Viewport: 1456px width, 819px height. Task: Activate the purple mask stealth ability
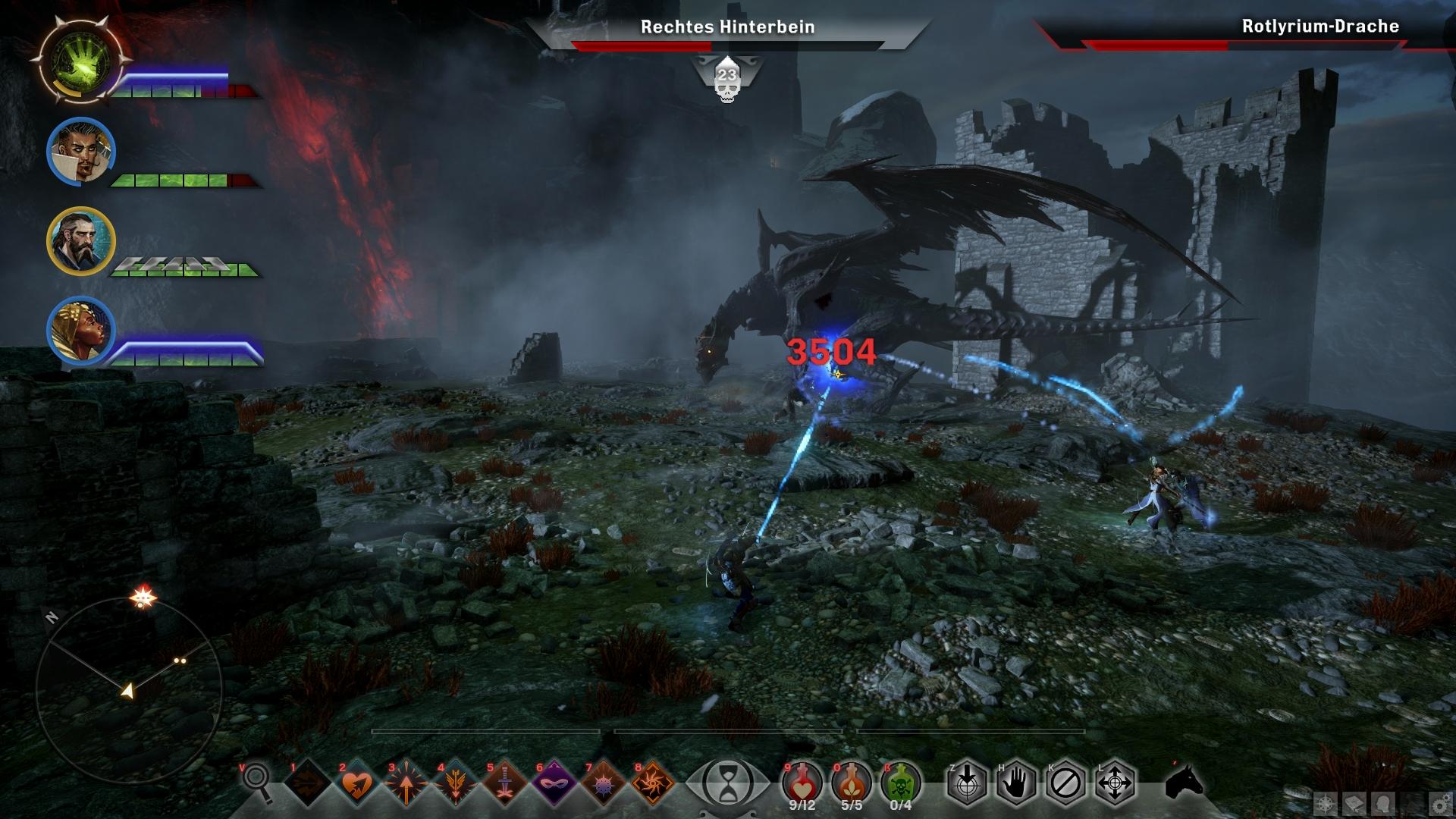553,782
